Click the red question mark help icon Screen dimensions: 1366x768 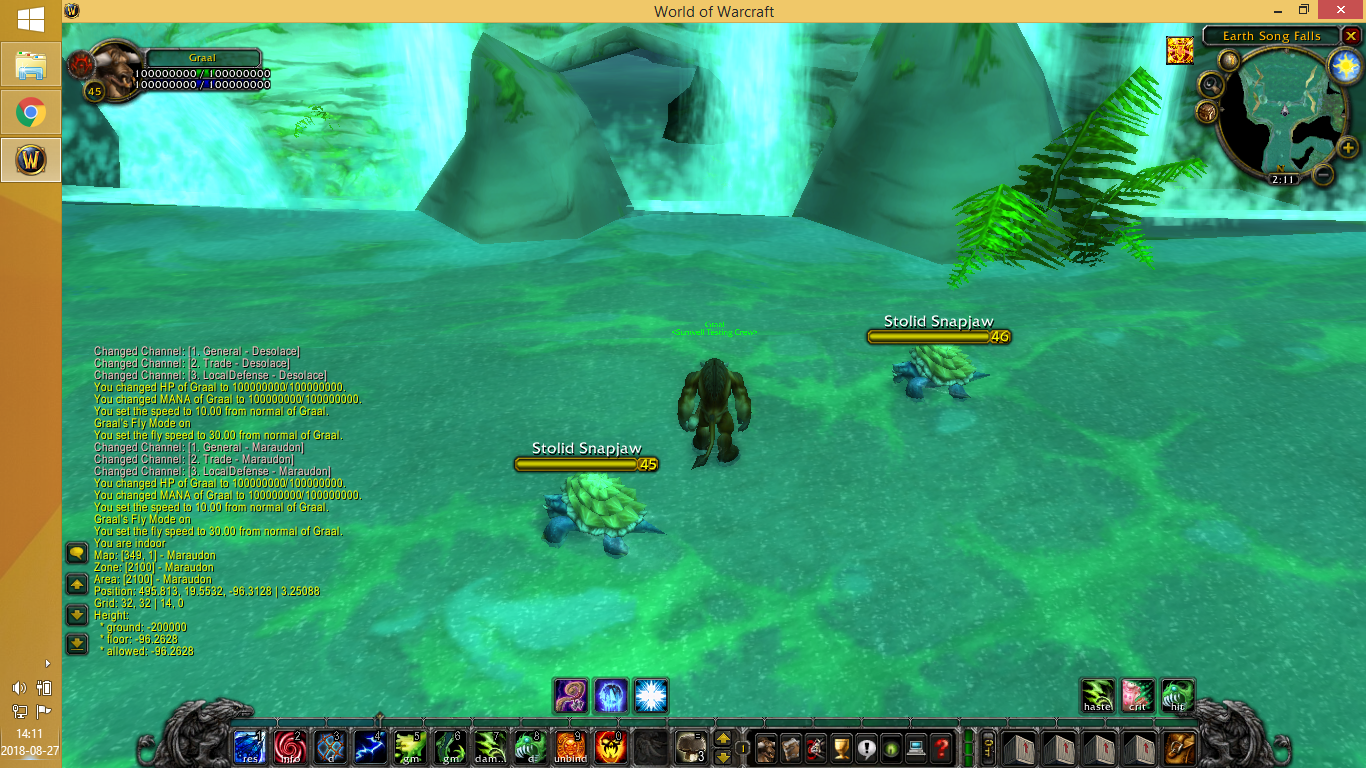pyautogui.click(x=942, y=748)
